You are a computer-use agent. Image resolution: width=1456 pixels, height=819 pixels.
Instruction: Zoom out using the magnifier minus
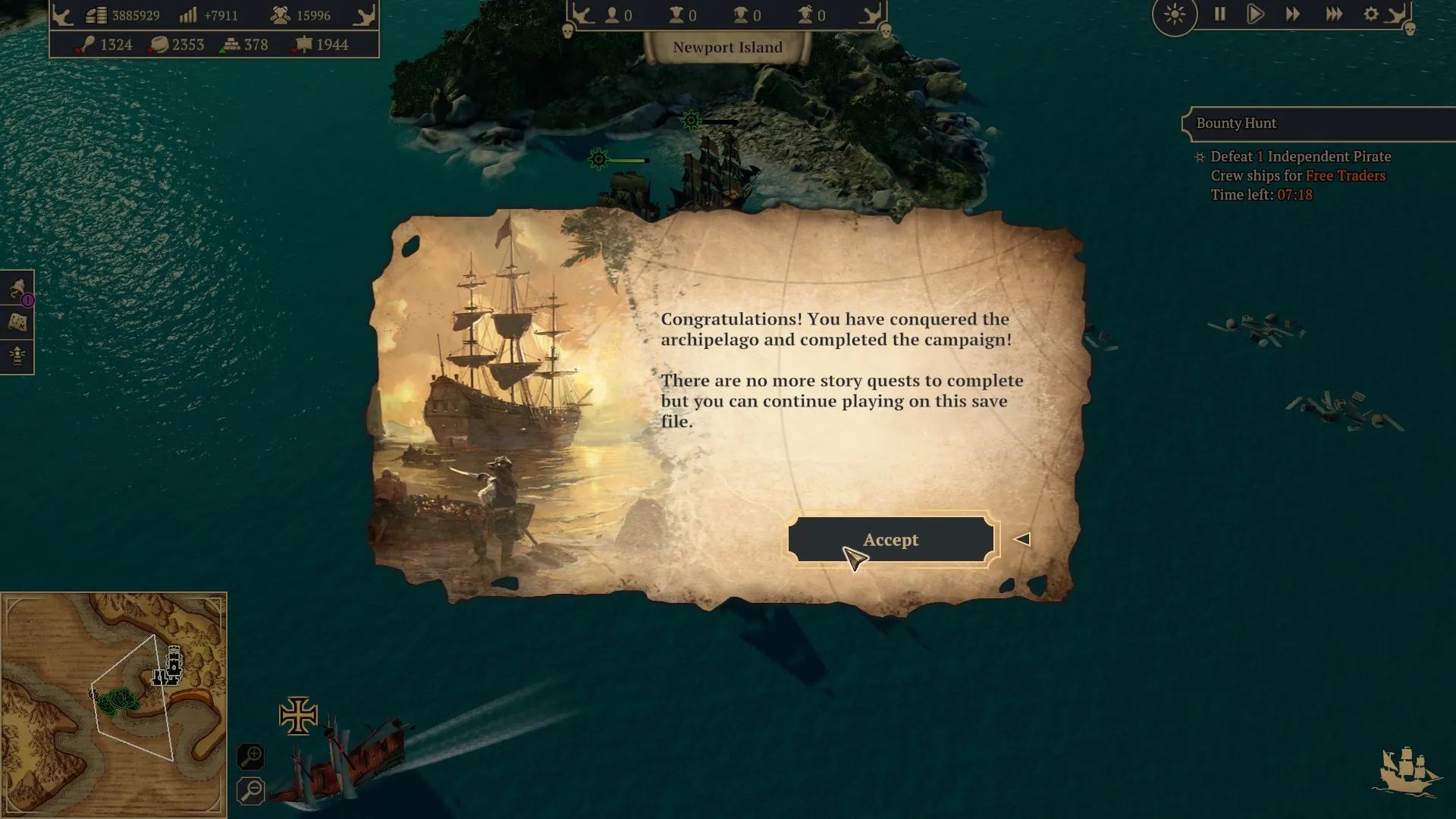(250, 790)
